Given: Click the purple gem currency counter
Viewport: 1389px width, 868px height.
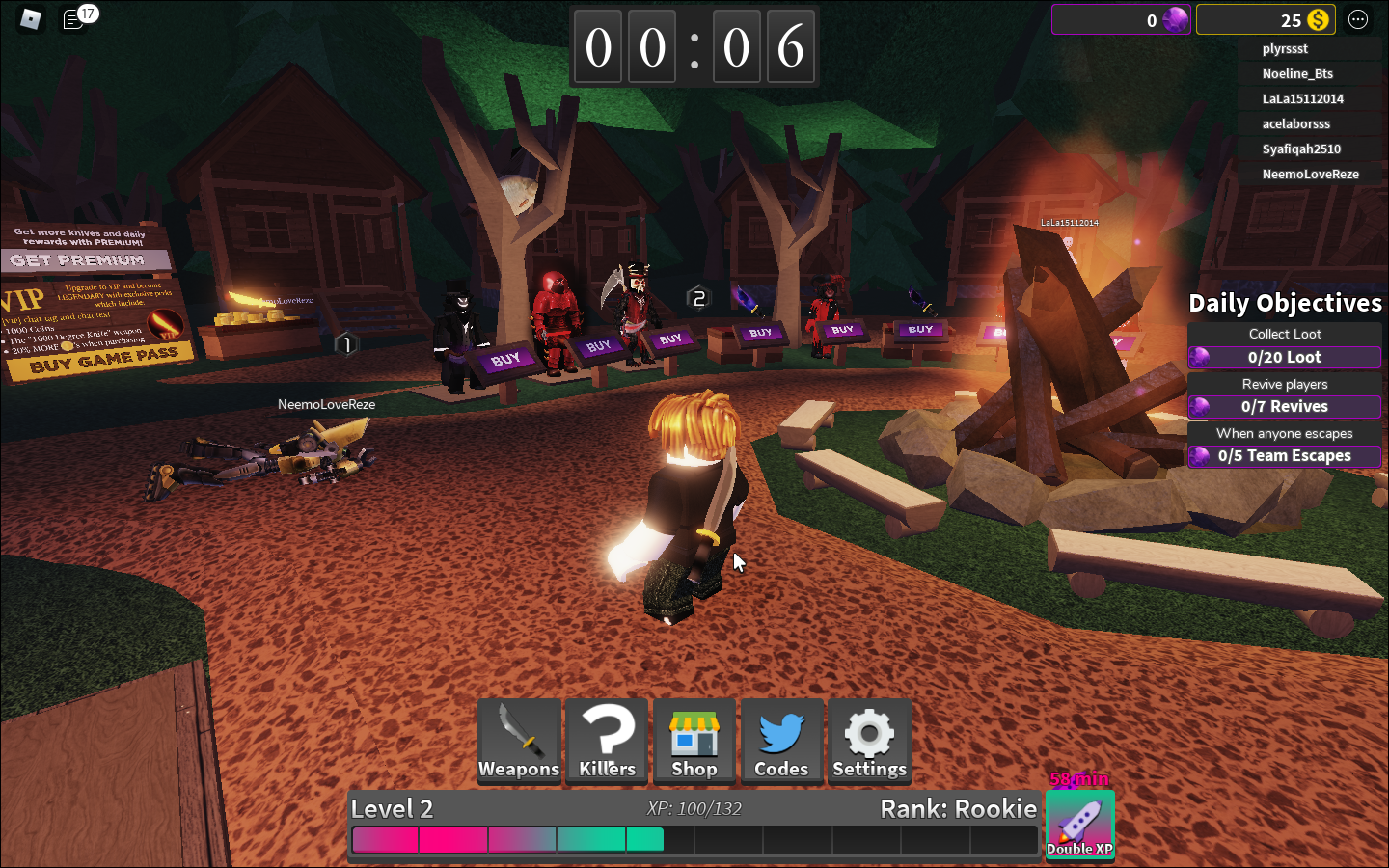Looking at the screenshot, I should point(1121,20).
